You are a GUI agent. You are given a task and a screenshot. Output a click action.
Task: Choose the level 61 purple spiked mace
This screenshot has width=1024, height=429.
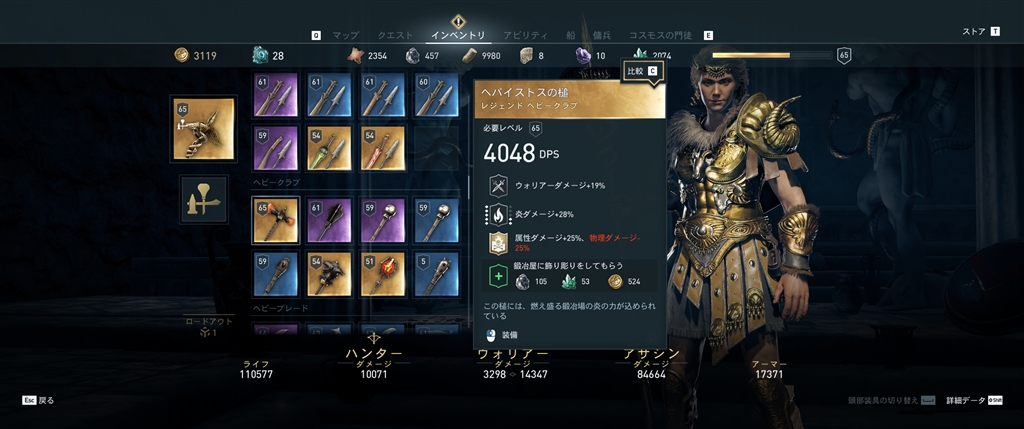coord(328,220)
